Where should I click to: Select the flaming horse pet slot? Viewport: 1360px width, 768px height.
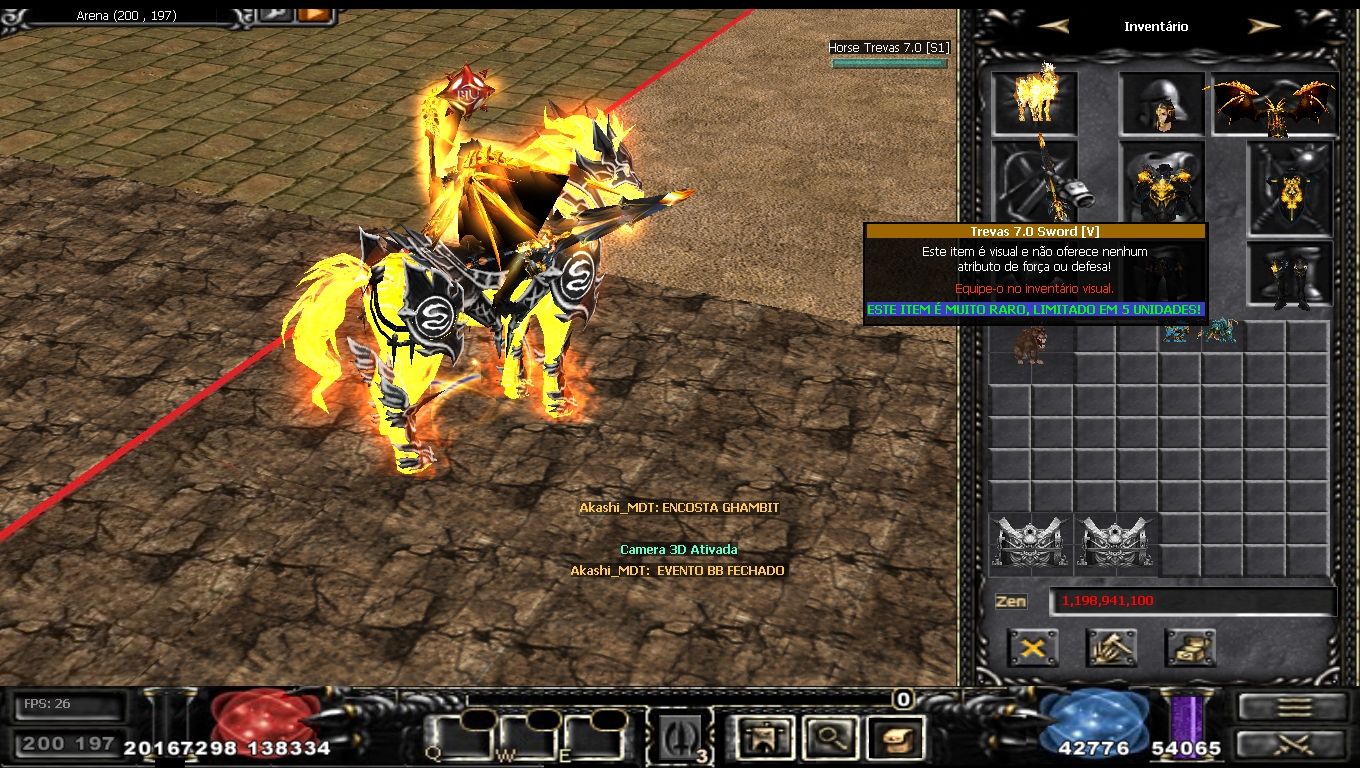(1035, 100)
